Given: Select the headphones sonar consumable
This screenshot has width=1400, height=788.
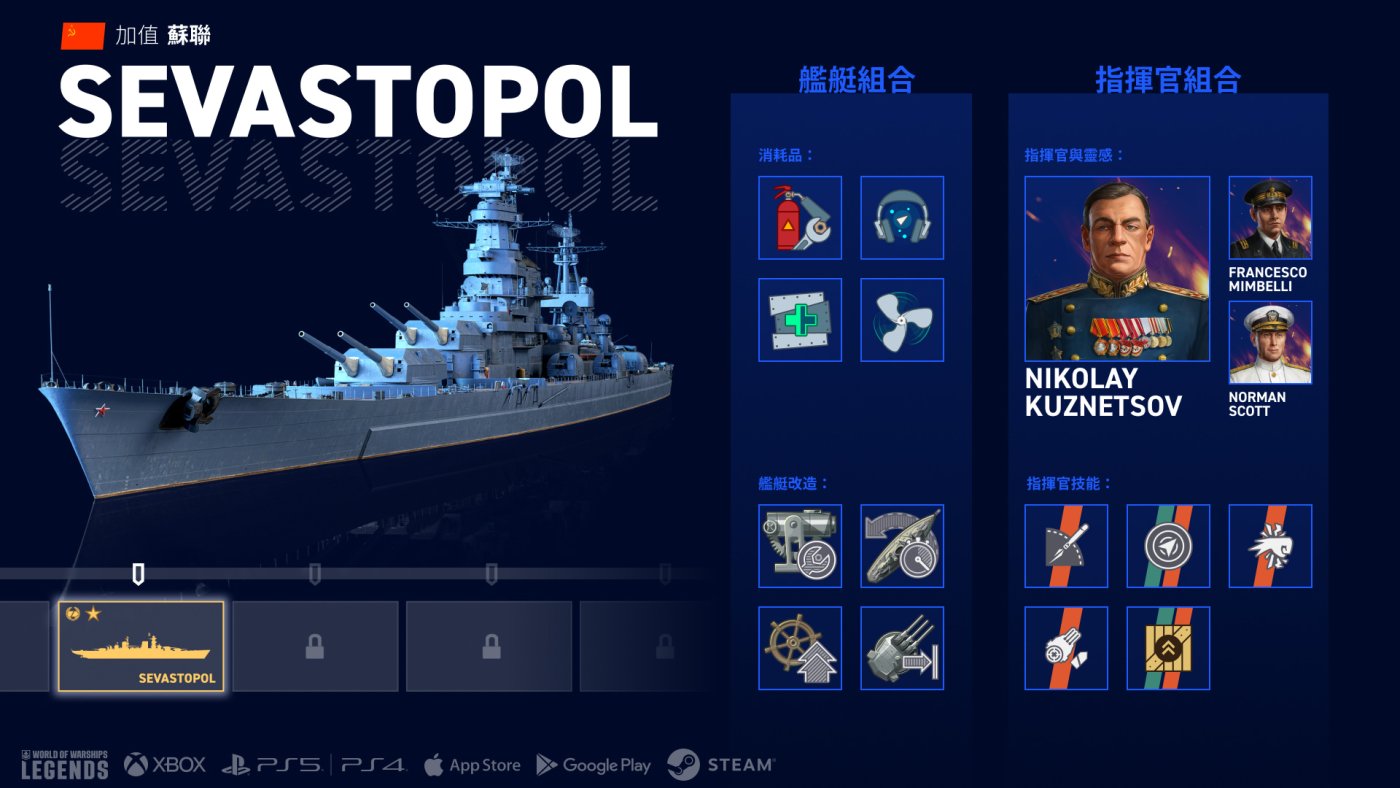Looking at the screenshot, I should [x=902, y=218].
